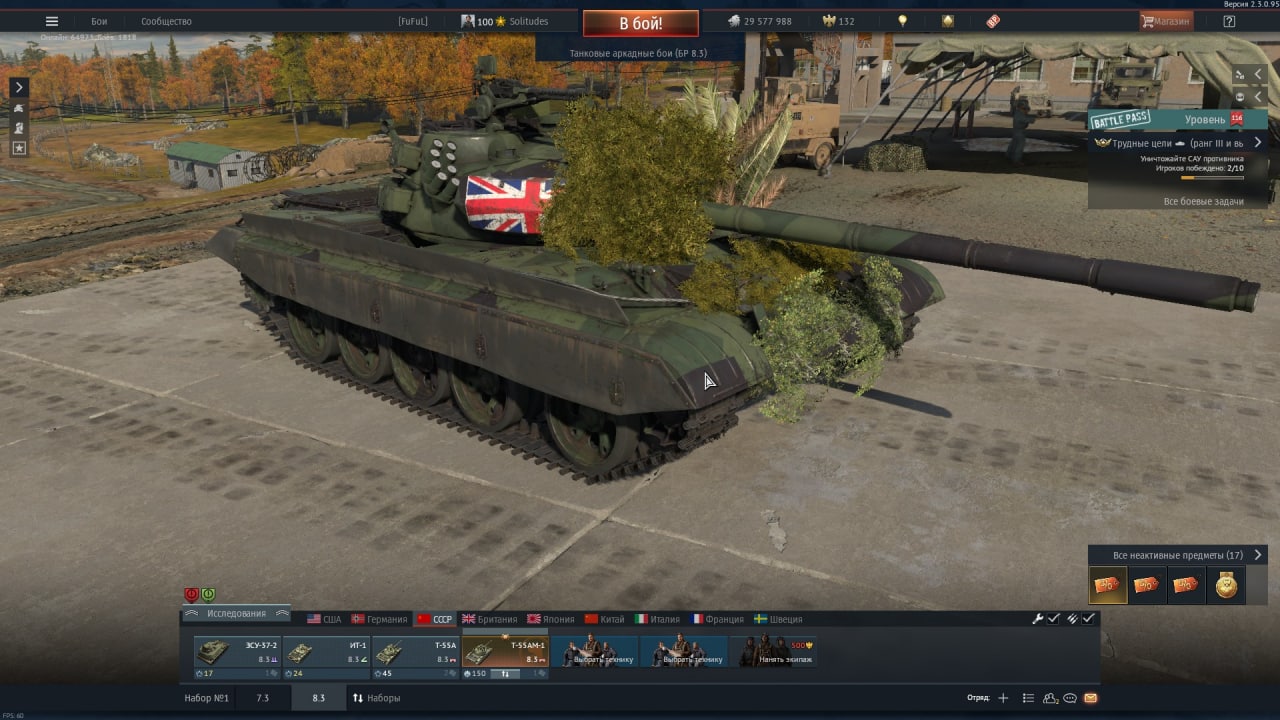Show all battle tasks «Все боевые задачи»

point(1203,201)
